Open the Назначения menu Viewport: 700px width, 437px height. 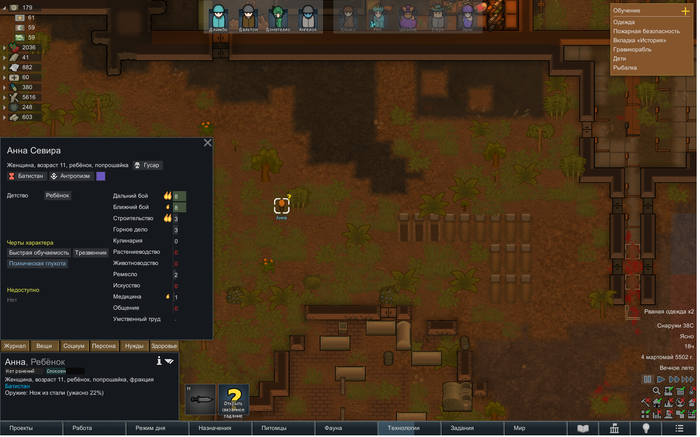(214, 428)
